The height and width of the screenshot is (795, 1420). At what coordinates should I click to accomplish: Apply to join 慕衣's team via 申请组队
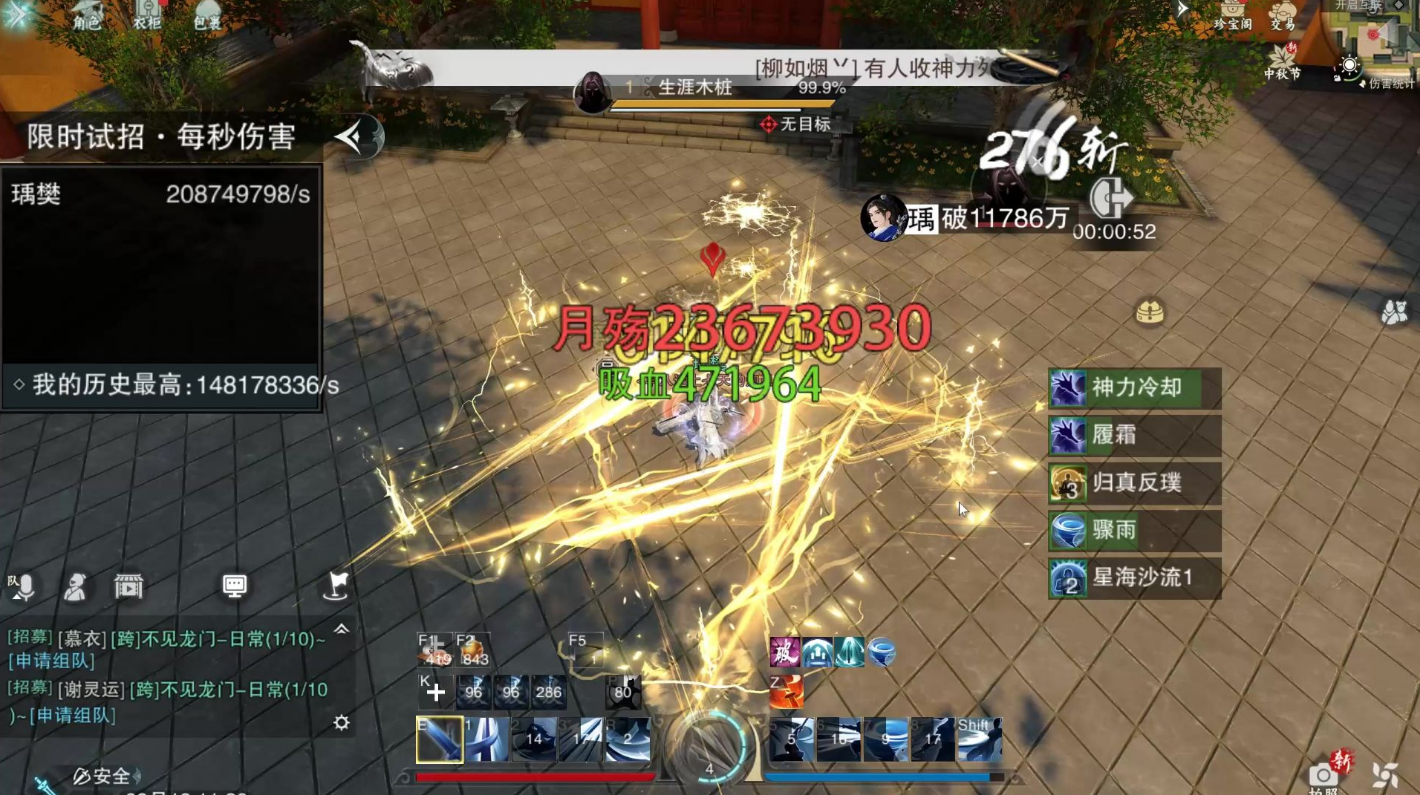pyautogui.click(x=51, y=661)
